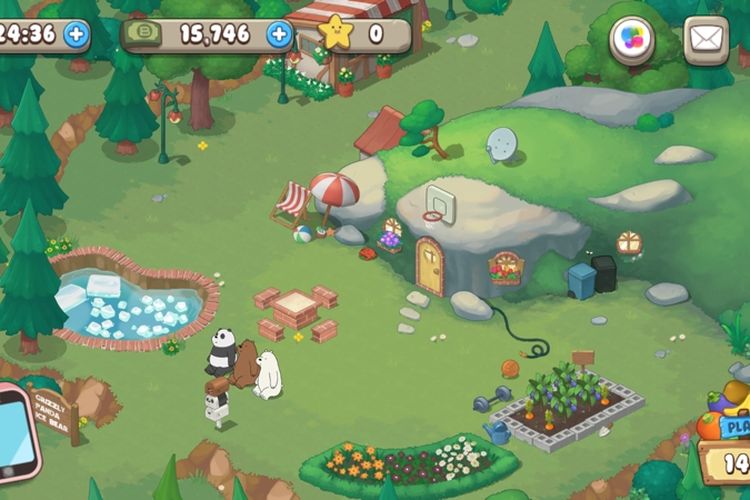Image resolution: width=750 pixels, height=500 pixels.
Task: Open the Game Center bubbles icon
Action: click(x=632, y=40)
